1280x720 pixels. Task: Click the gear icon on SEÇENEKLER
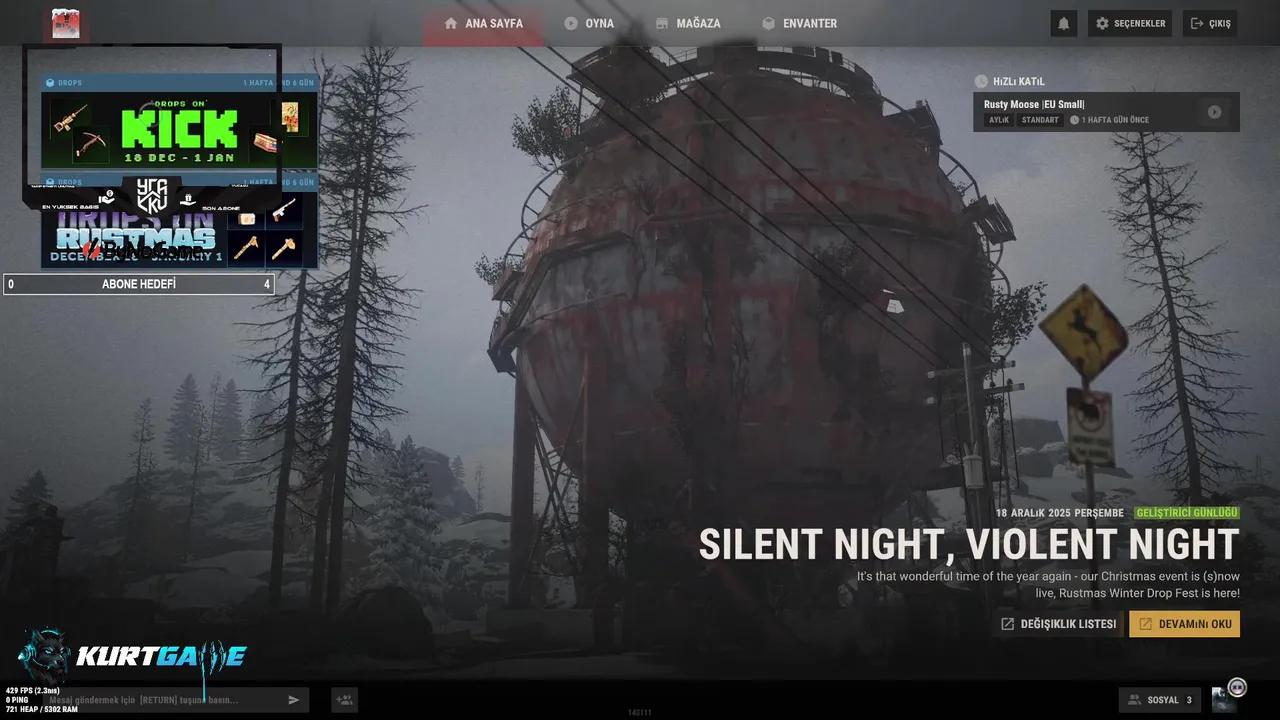click(x=1100, y=22)
